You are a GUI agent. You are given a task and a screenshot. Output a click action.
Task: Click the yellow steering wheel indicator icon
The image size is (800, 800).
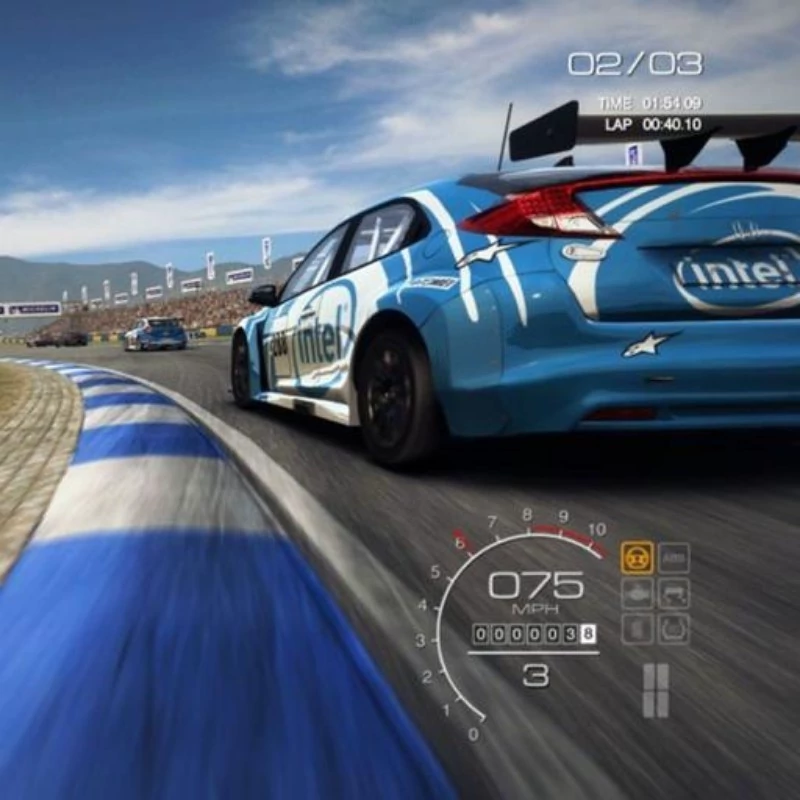point(637,557)
